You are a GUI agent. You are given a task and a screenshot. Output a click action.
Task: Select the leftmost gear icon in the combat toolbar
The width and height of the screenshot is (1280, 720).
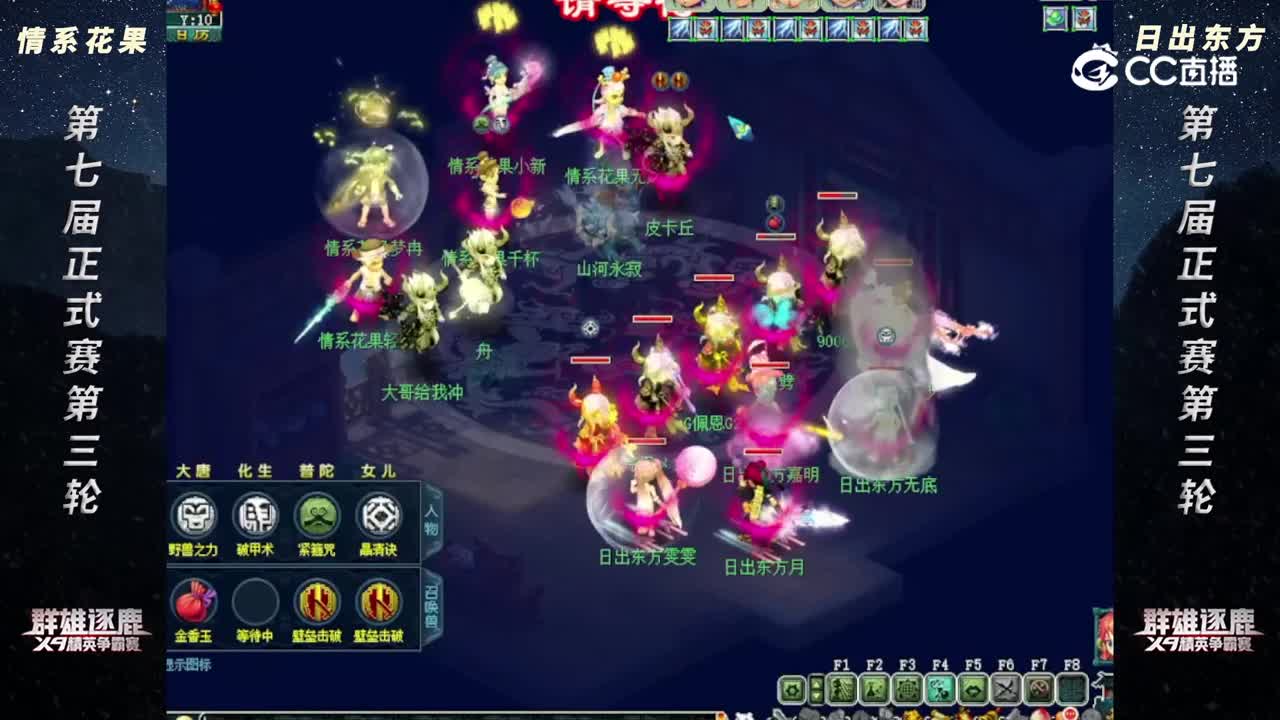[x=790, y=688]
